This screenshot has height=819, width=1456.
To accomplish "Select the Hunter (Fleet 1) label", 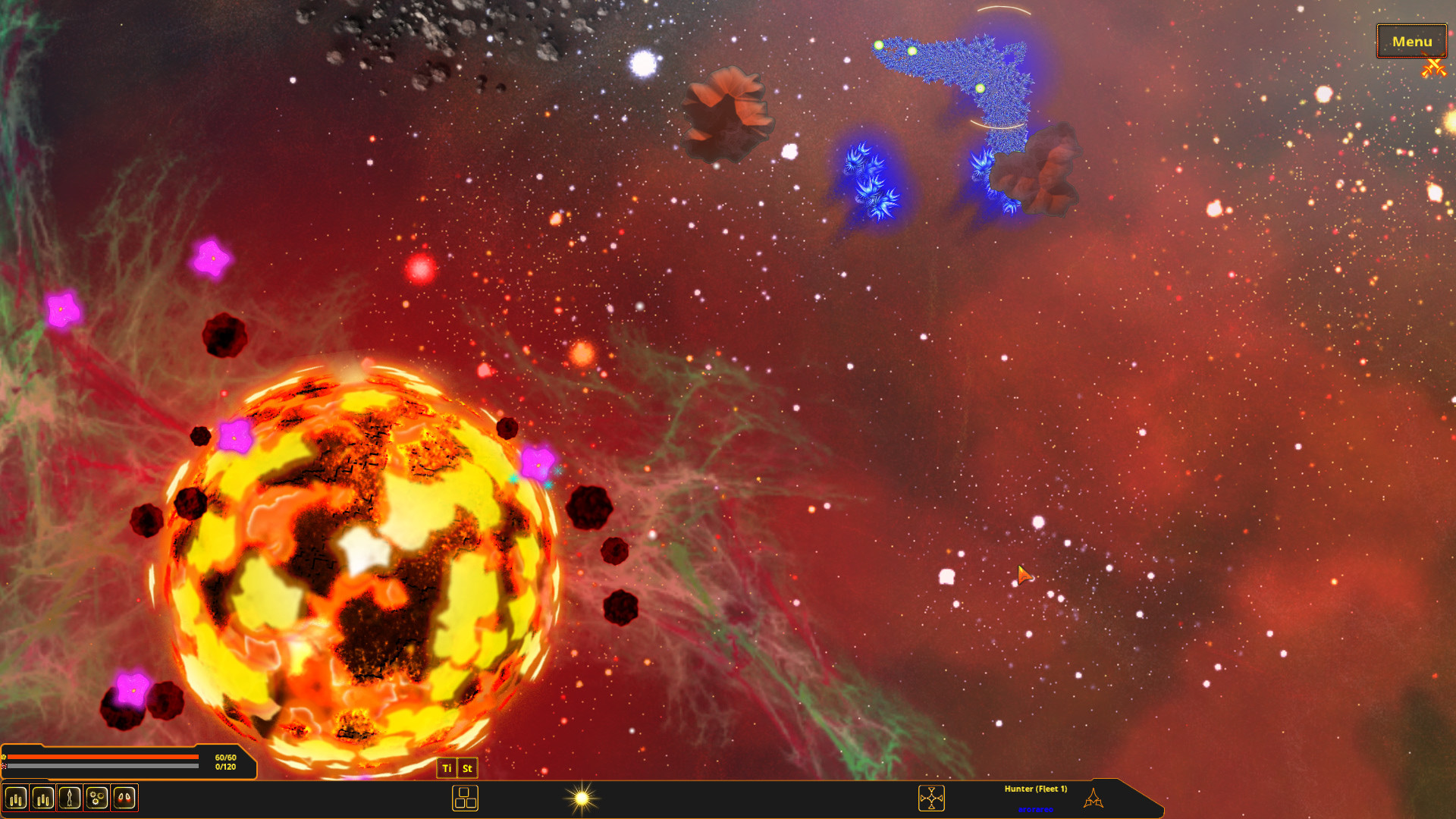I will (1036, 789).
